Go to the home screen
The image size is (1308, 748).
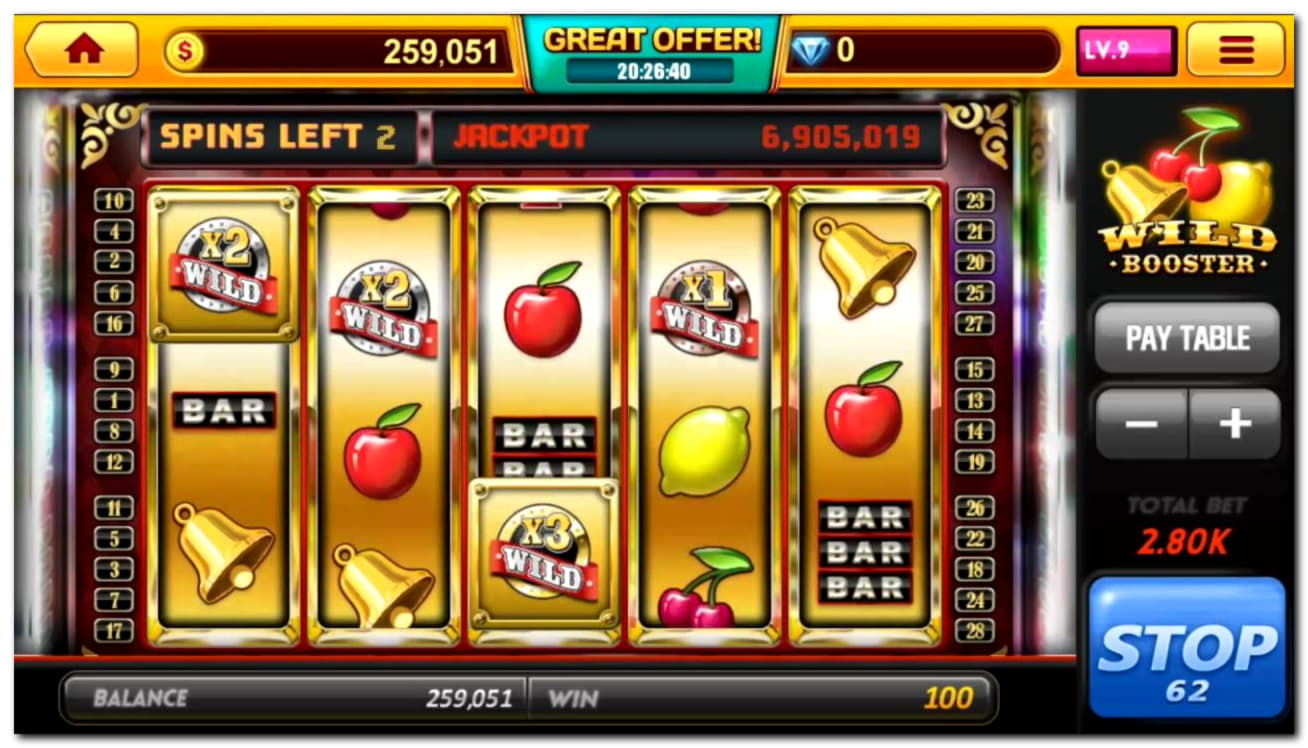(82, 50)
